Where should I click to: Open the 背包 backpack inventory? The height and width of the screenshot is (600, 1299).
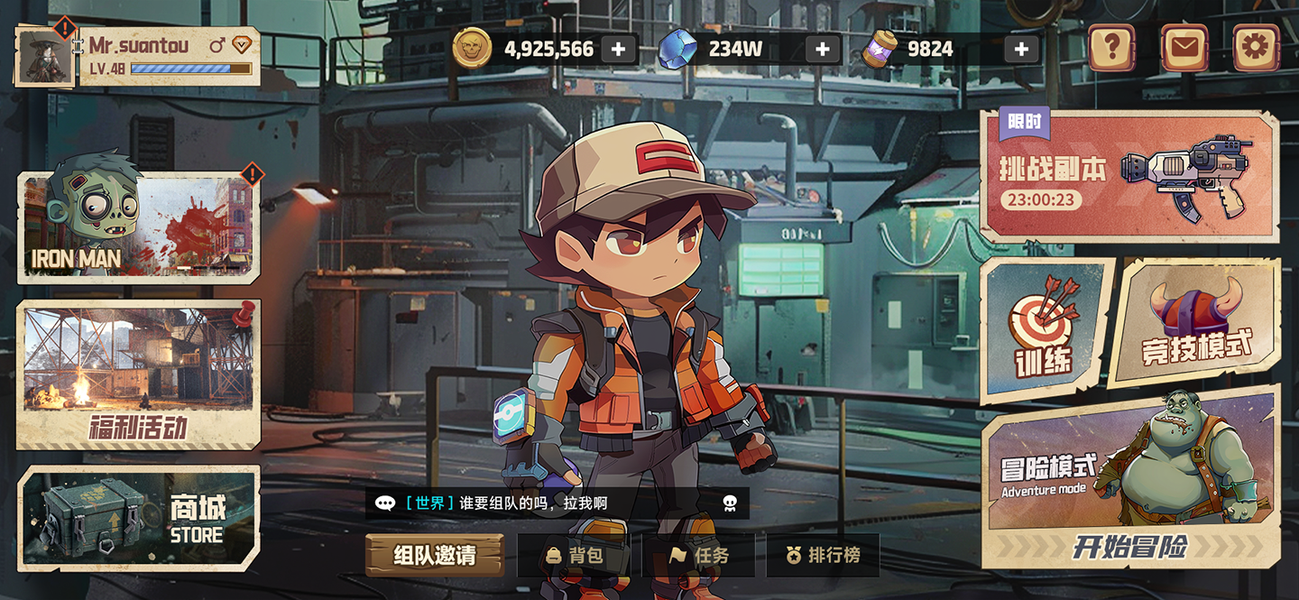[574, 555]
